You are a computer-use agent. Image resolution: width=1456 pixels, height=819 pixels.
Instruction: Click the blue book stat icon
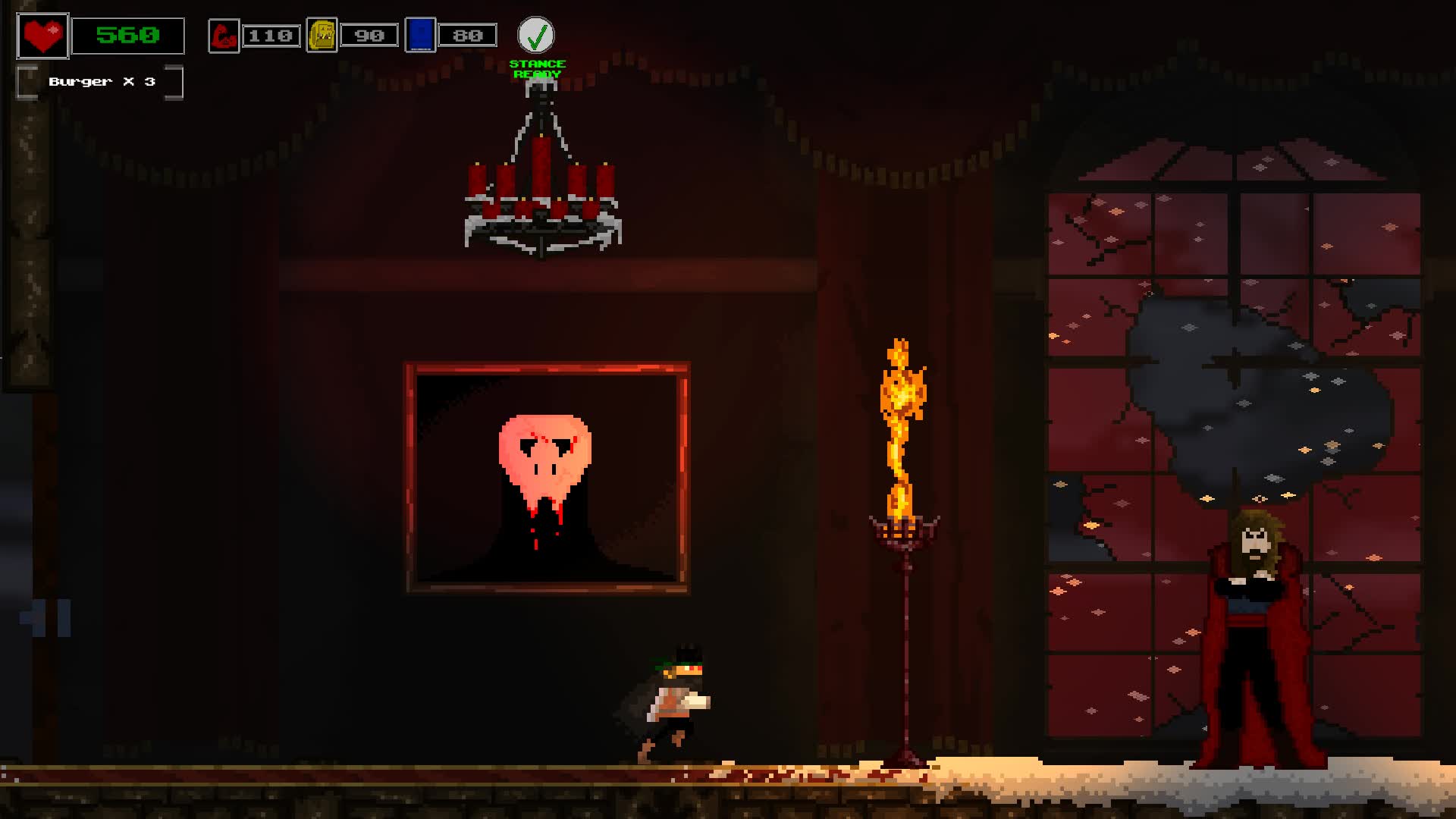(419, 34)
